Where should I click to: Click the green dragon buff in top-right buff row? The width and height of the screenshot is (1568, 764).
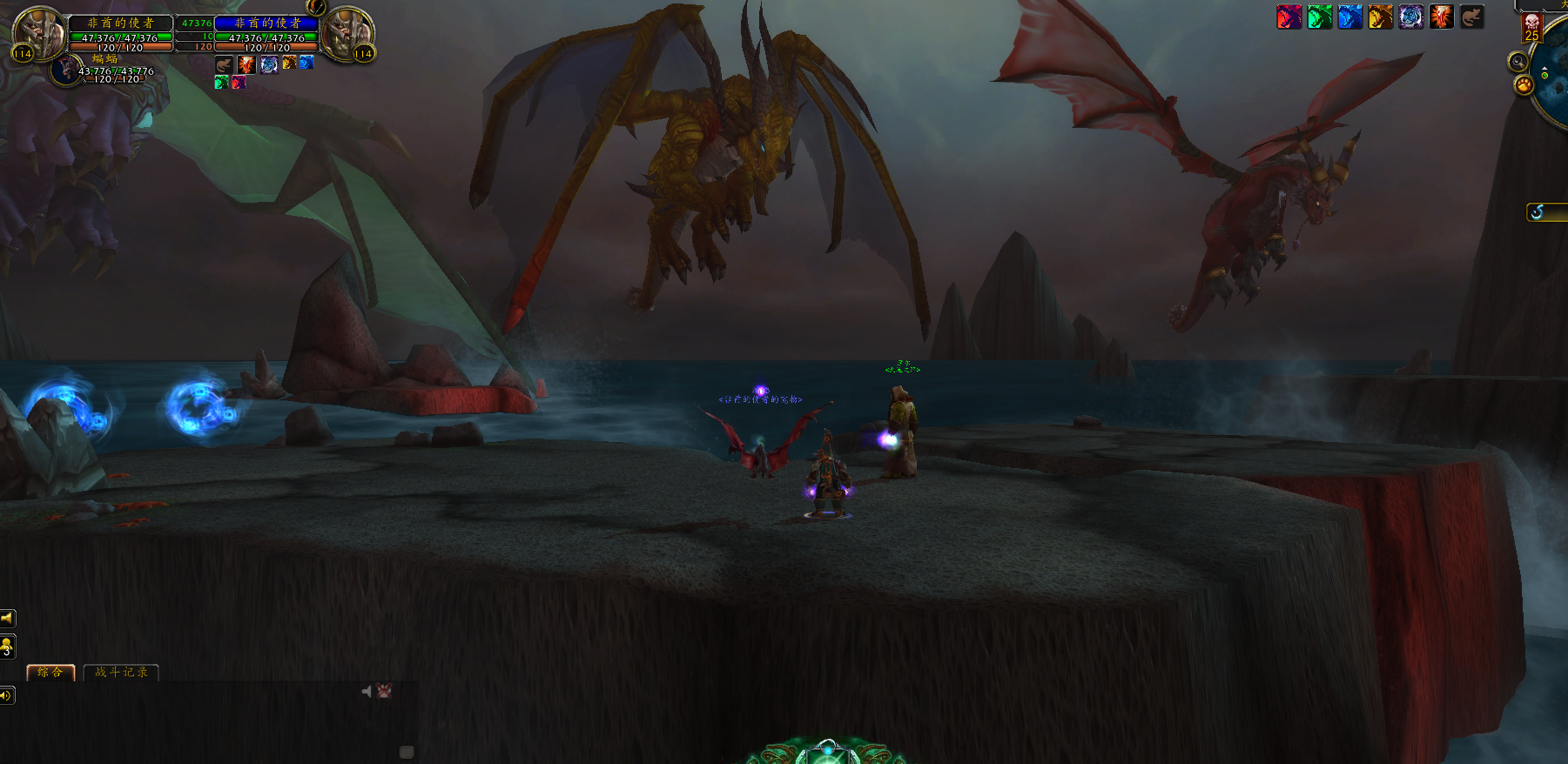(x=1319, y=17)
